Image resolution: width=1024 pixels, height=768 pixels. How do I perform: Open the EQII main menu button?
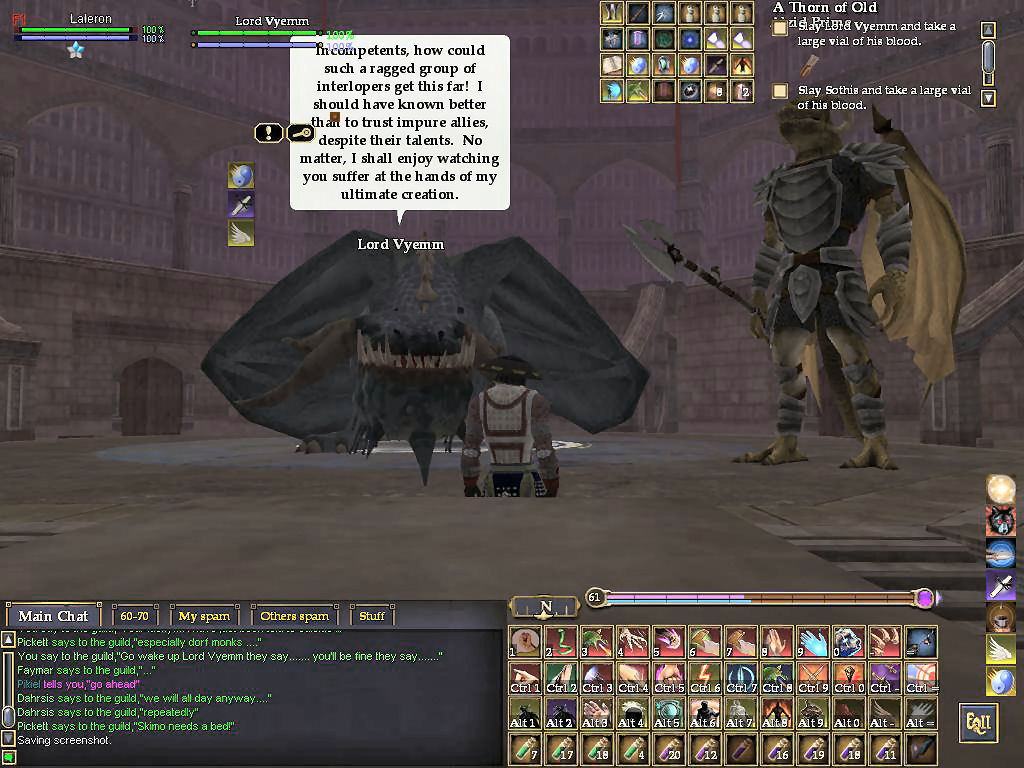[x=978, y=723]
